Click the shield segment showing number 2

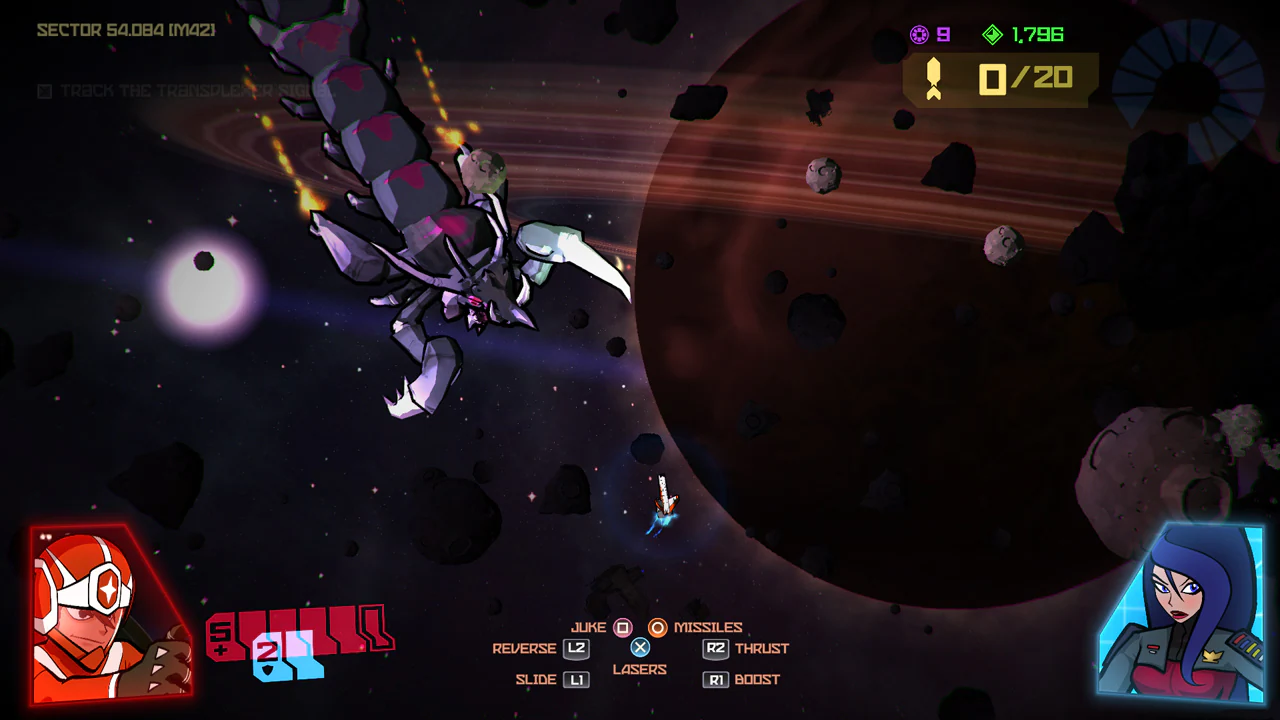(x=268, y=656)
